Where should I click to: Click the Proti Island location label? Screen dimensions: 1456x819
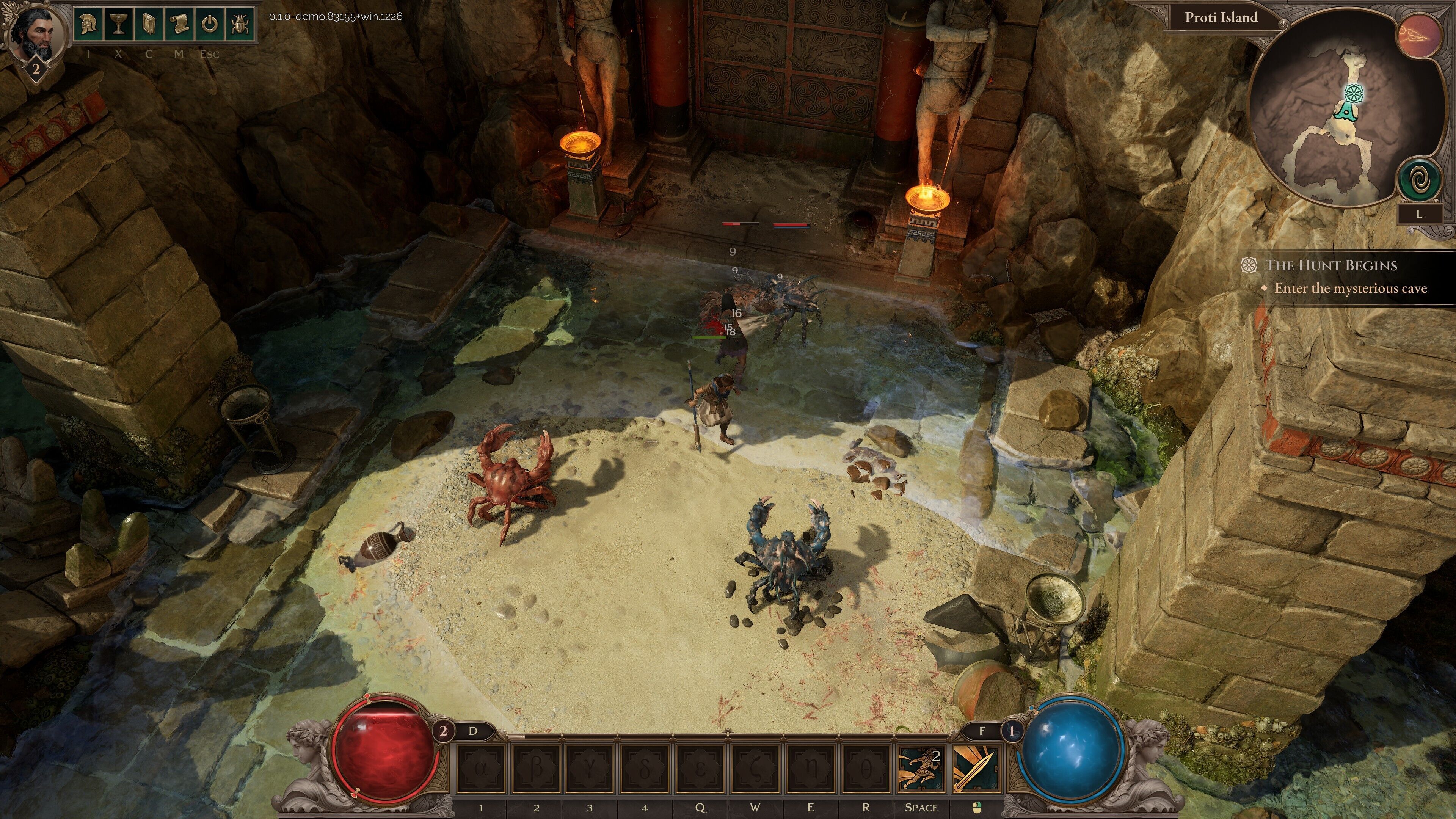pos(1221,17)
